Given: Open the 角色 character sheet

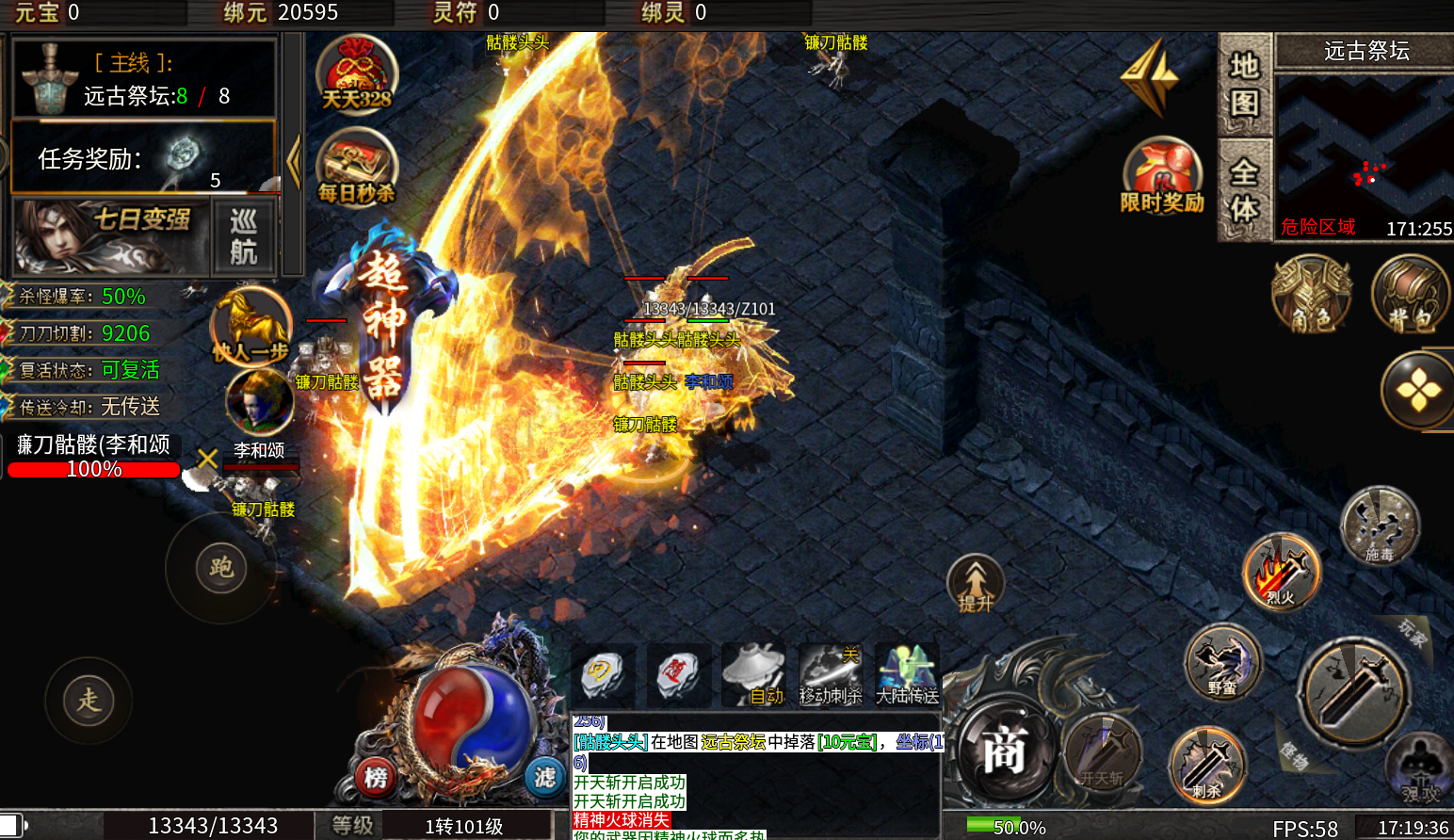Looking at the screenshot, I should 1311,295.
